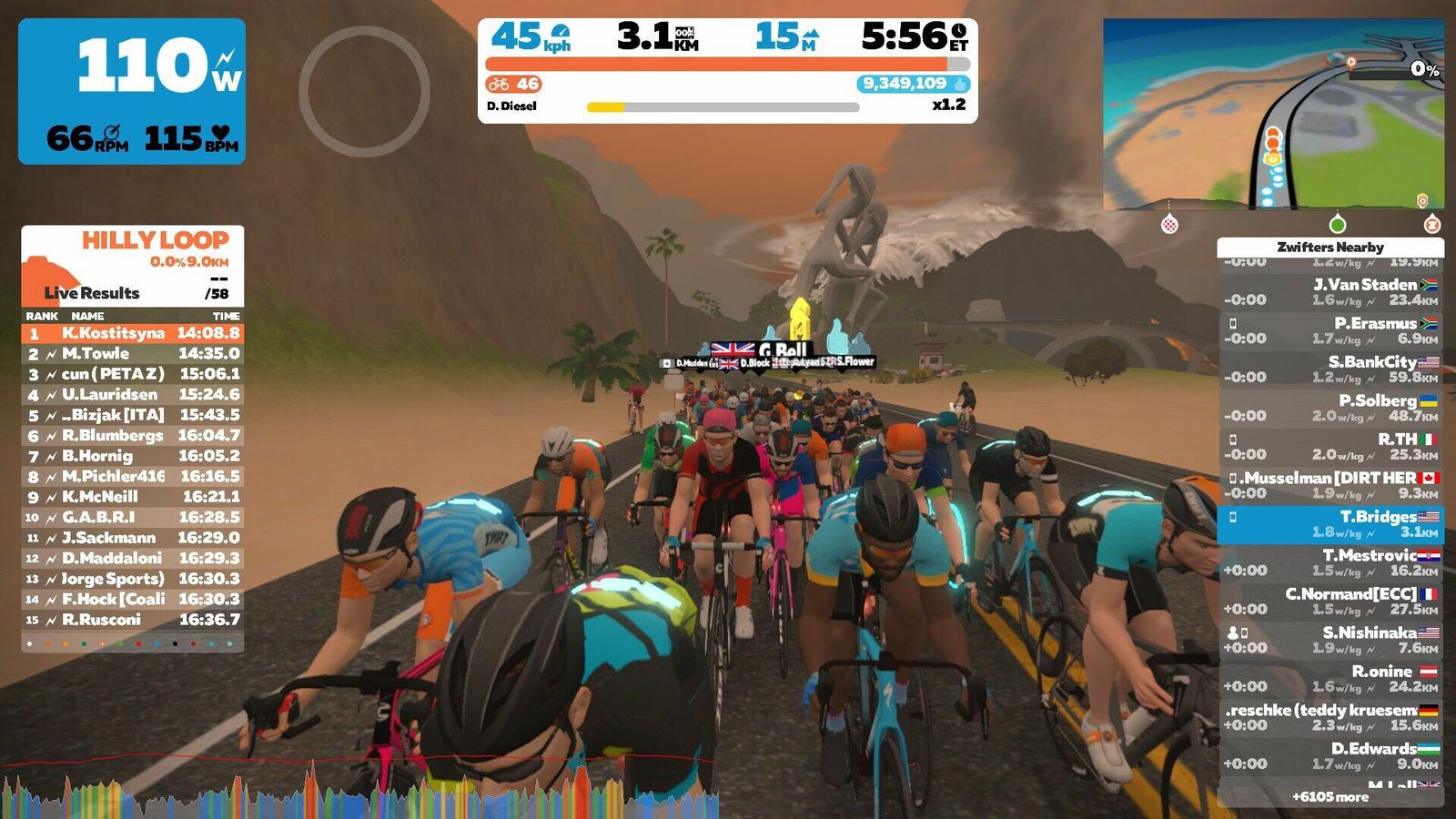Viewport: 1456px width, 819px height.
Task: Click B.Hornig leaderboard entry
Action: [133, 456]
